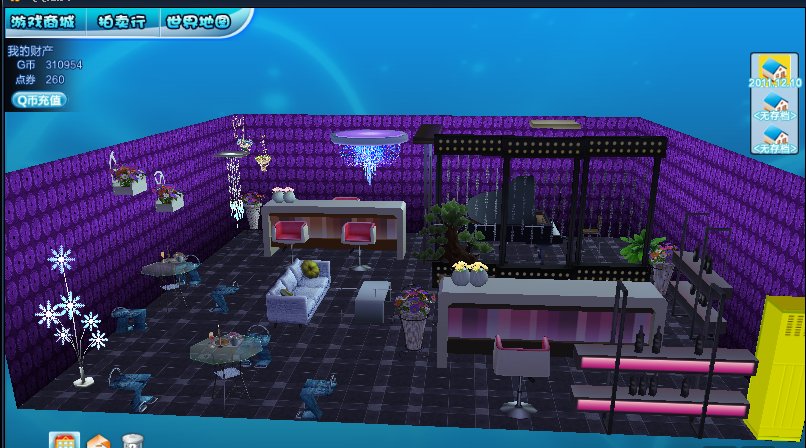Select the house building icon at bottom
806x448 pixels.
64,441
